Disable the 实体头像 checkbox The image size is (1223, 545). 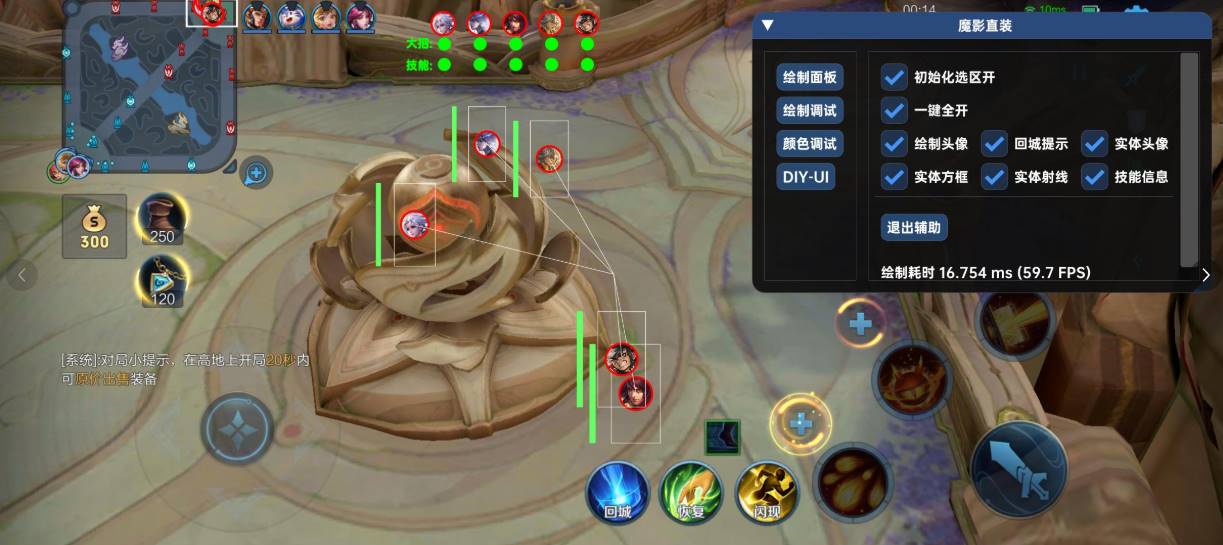[x=1094, y=144]
